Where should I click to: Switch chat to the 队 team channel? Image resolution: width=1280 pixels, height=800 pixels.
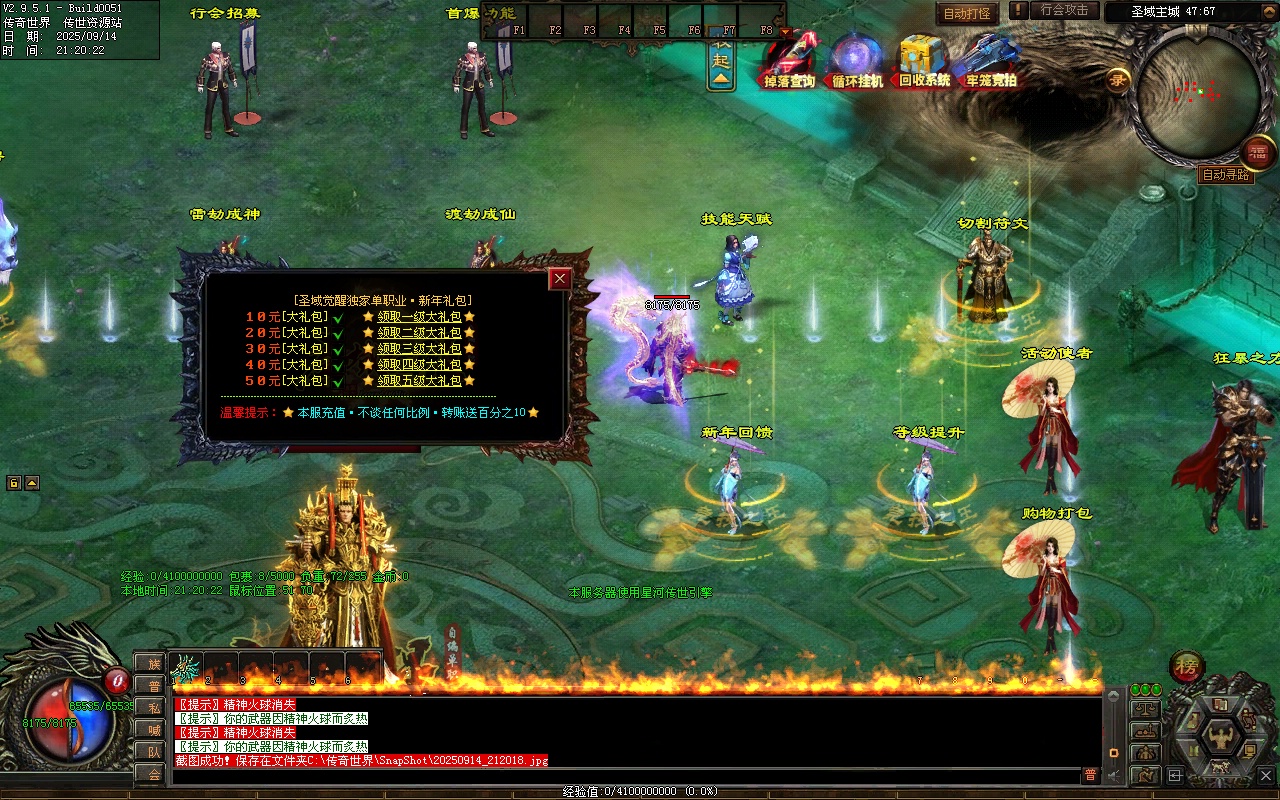click(x=153, y=752)
